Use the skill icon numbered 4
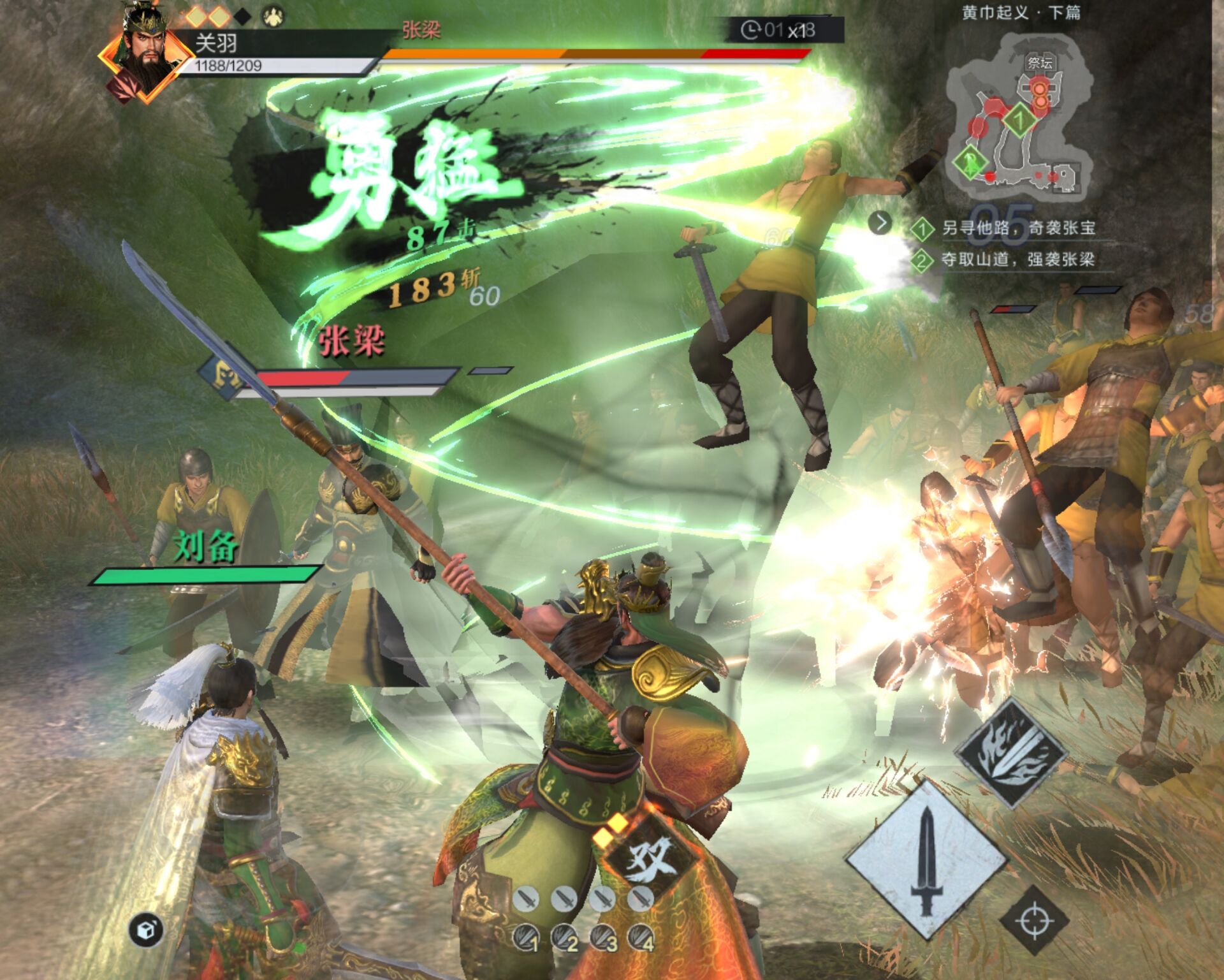Image resolution: width=1224 pixels, height=980 pixels. pyautogui.click(x=641, y=939)
